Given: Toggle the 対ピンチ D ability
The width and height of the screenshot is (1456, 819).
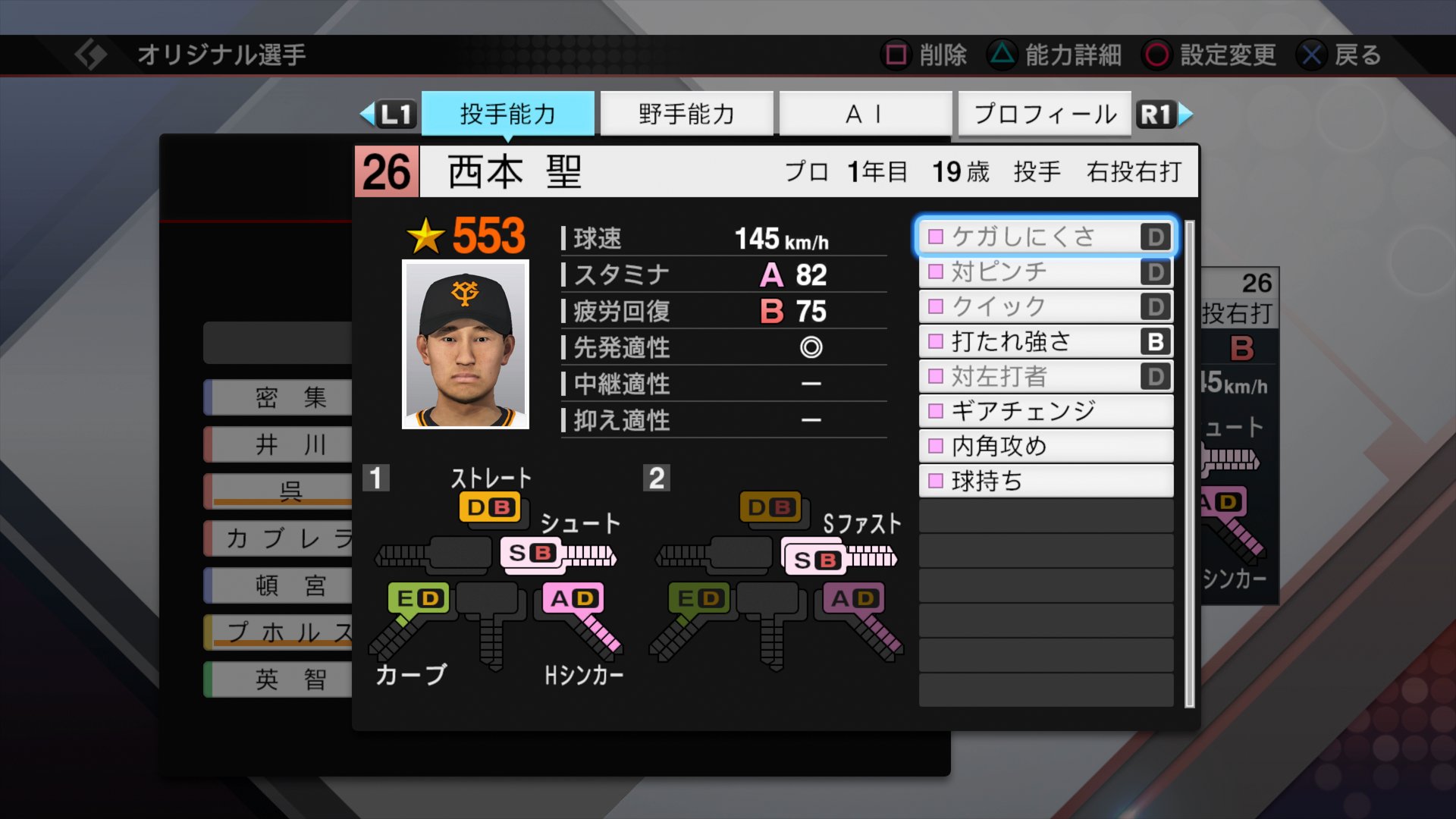Looking at the screenshot, I should 1045,271.
